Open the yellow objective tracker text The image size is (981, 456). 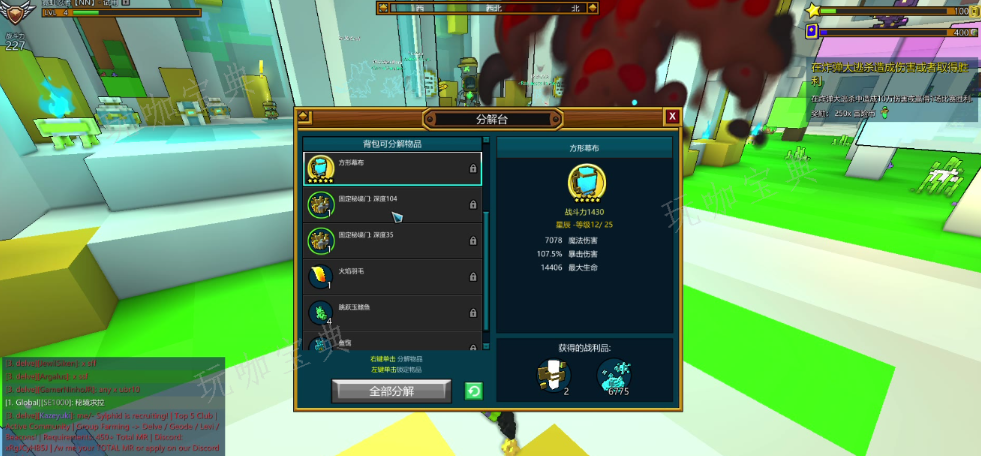pos(892,73)
